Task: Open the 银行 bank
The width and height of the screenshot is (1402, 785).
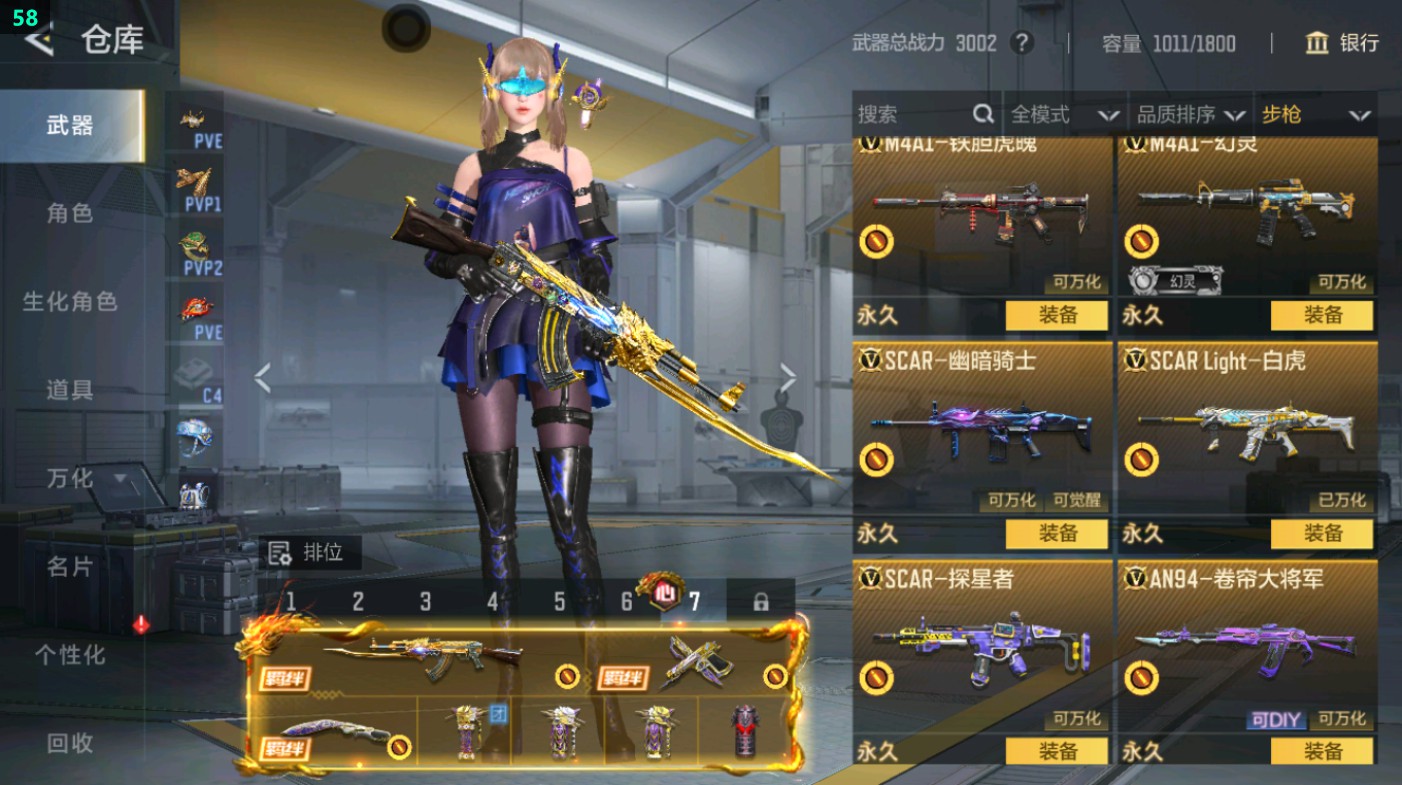Action: pyautogui.click(x=1342, y=43)
